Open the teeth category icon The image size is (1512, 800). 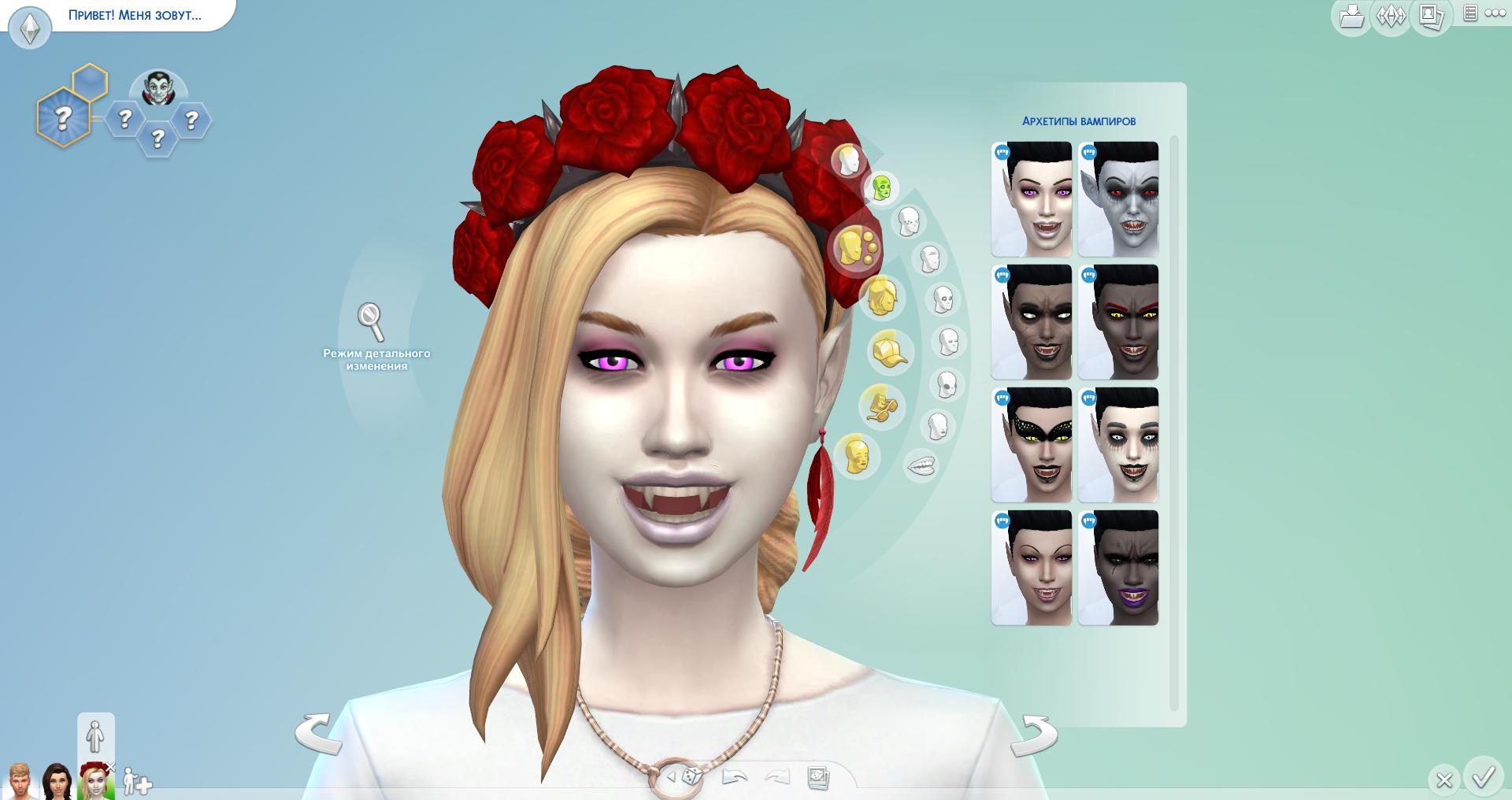[921, 465]
